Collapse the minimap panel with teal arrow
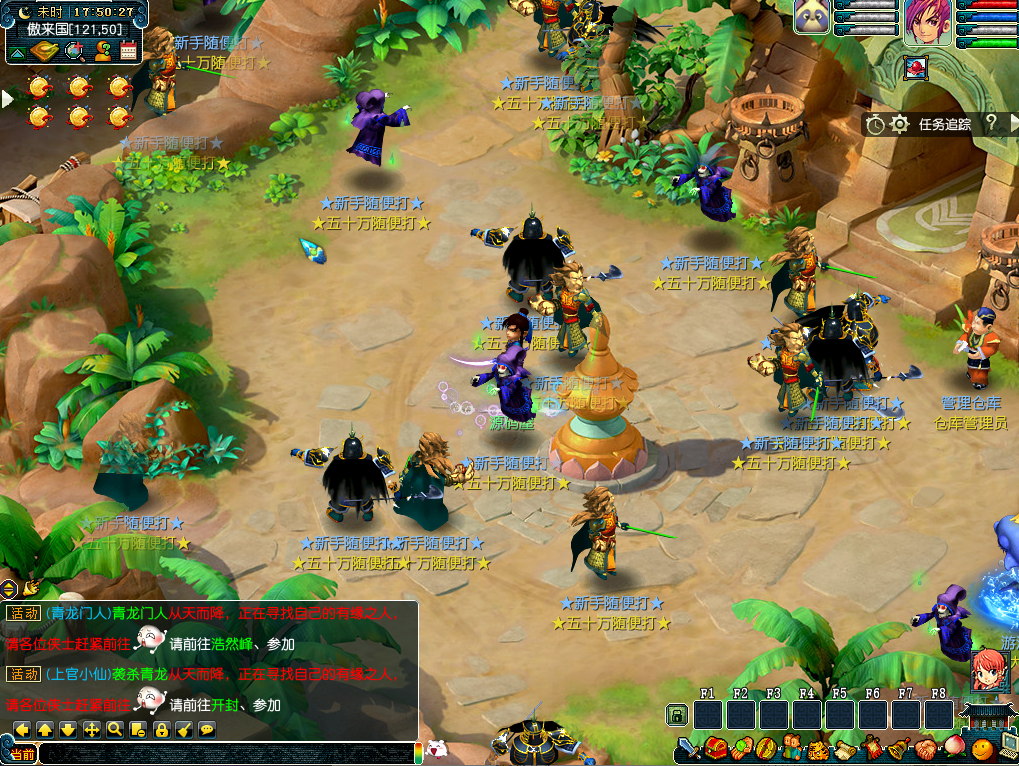Screen dimensions: 1019x766 (x=17, y=53)
